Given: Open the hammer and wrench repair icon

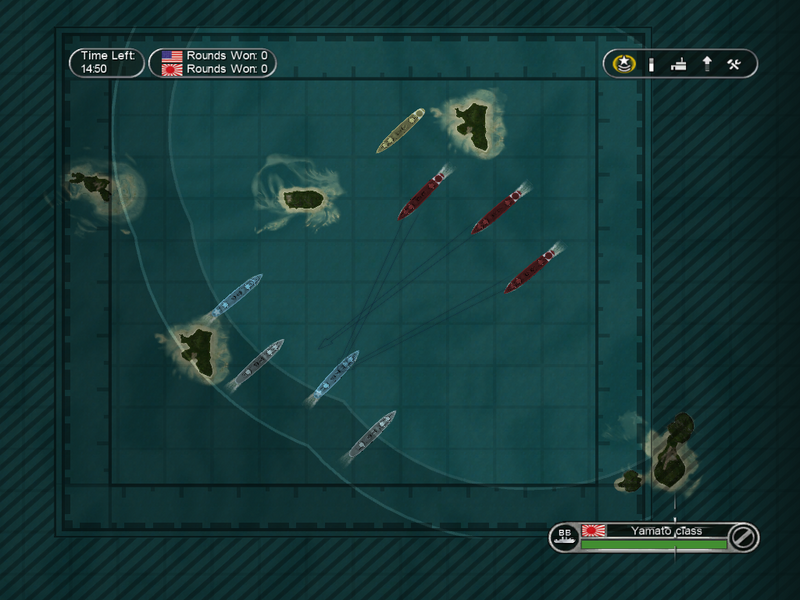Looking at the screenshot, I should click(734, 64).
